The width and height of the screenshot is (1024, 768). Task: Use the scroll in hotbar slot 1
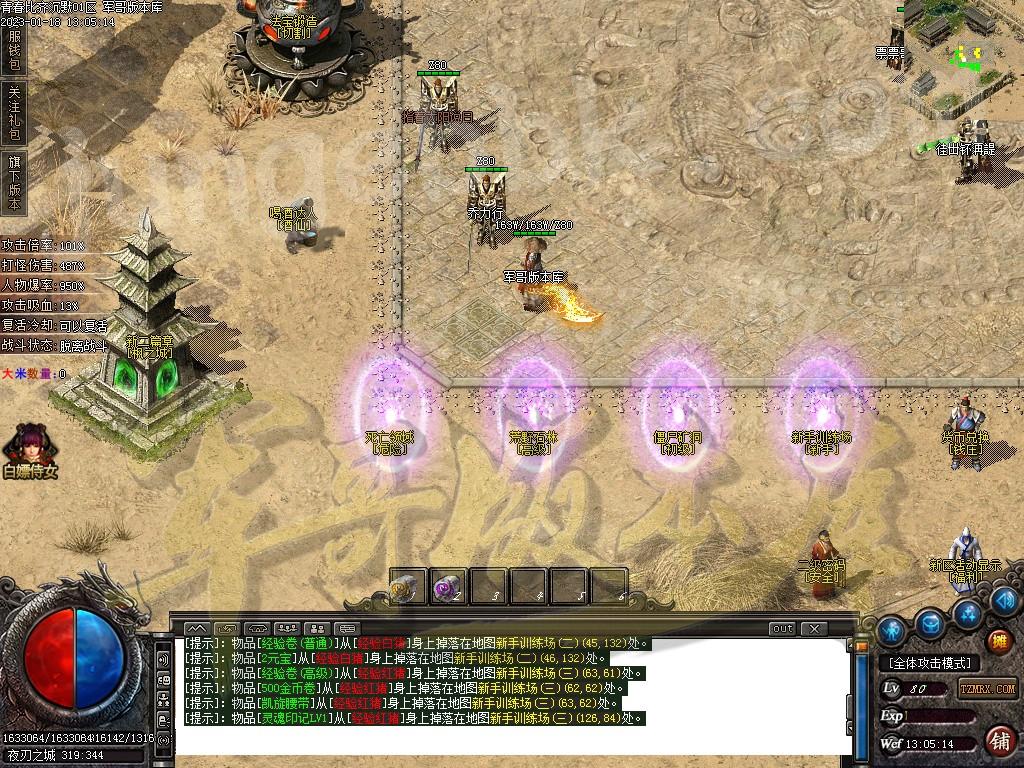pos(408,588)
